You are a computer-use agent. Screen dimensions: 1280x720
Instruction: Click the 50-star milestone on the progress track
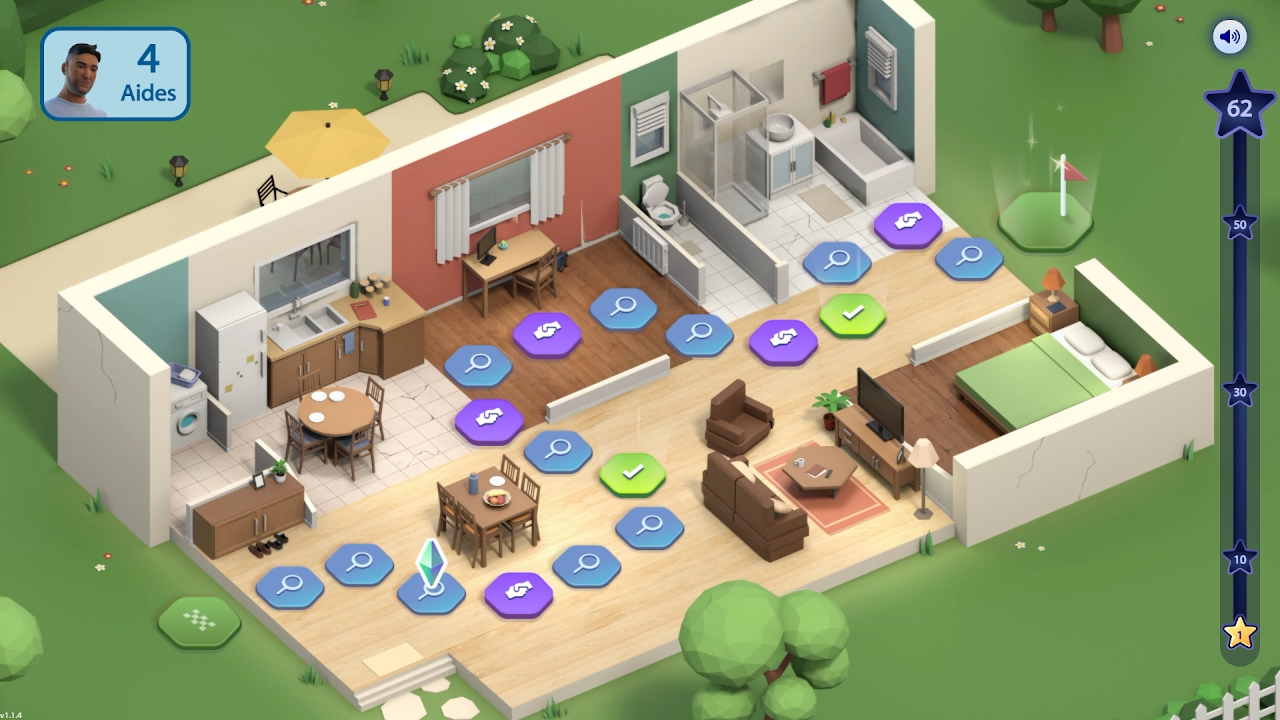click(1240, 224)
